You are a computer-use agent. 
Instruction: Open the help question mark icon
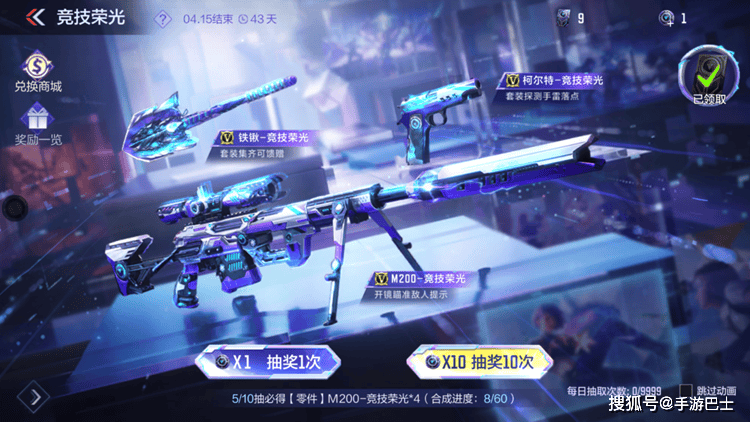point(164,18)
